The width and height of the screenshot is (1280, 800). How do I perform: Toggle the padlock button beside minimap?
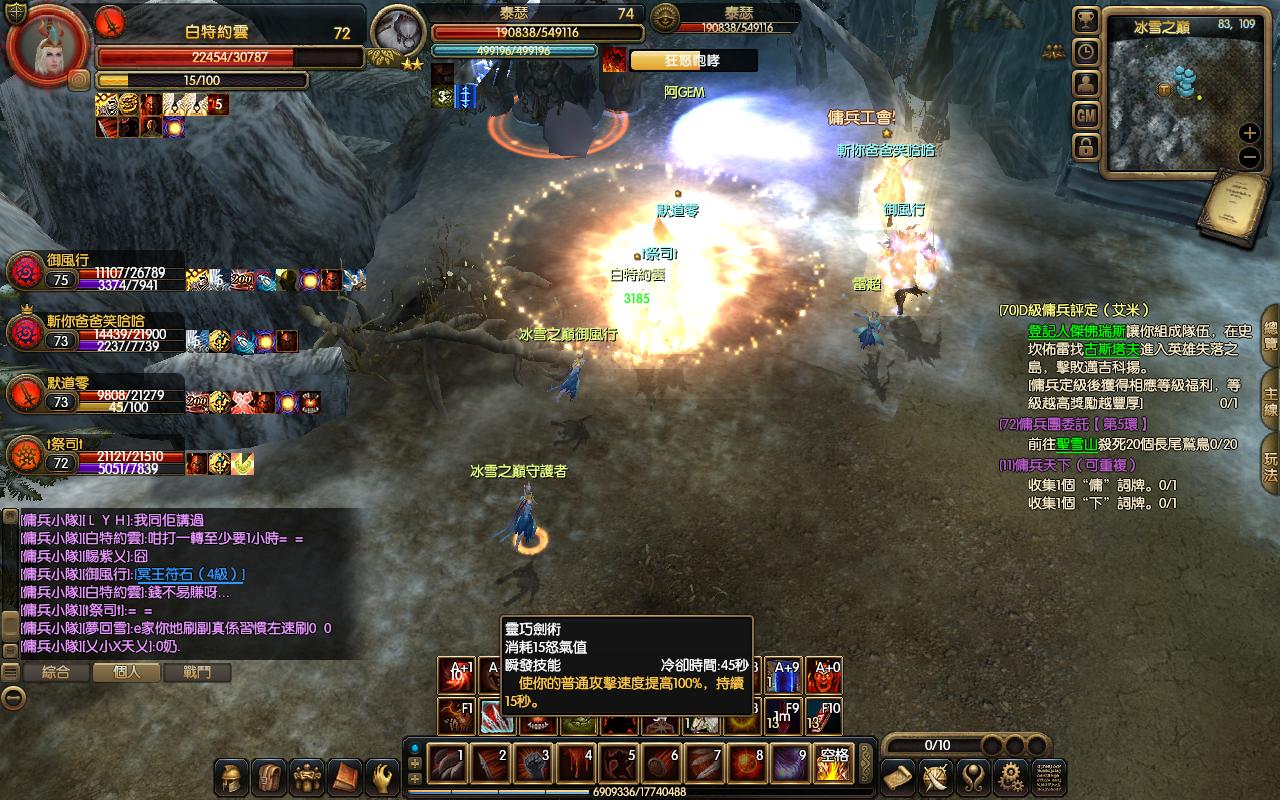tap(1086, 148)
